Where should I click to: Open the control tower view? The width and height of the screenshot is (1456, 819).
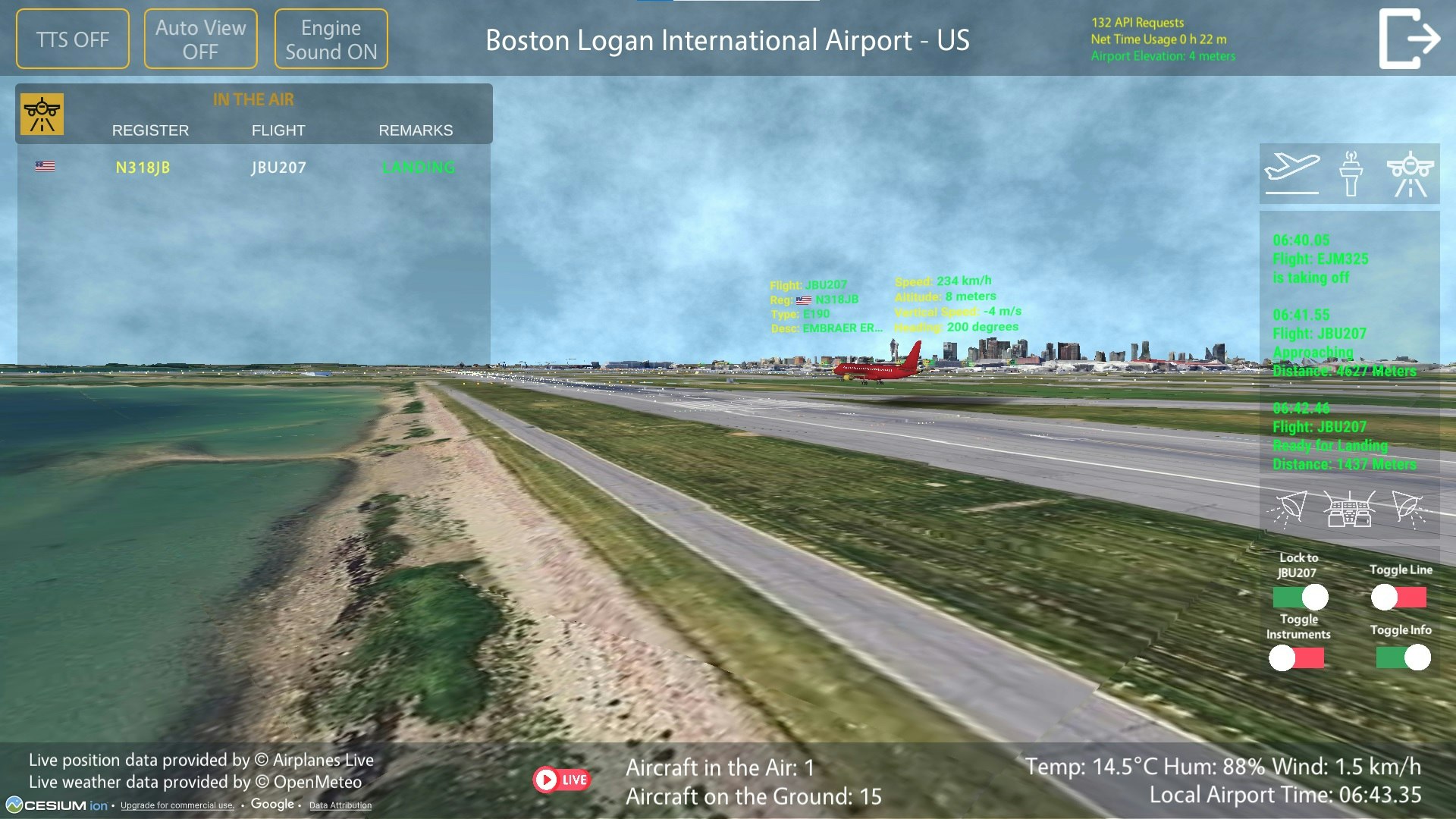[x=1354, y=171]
